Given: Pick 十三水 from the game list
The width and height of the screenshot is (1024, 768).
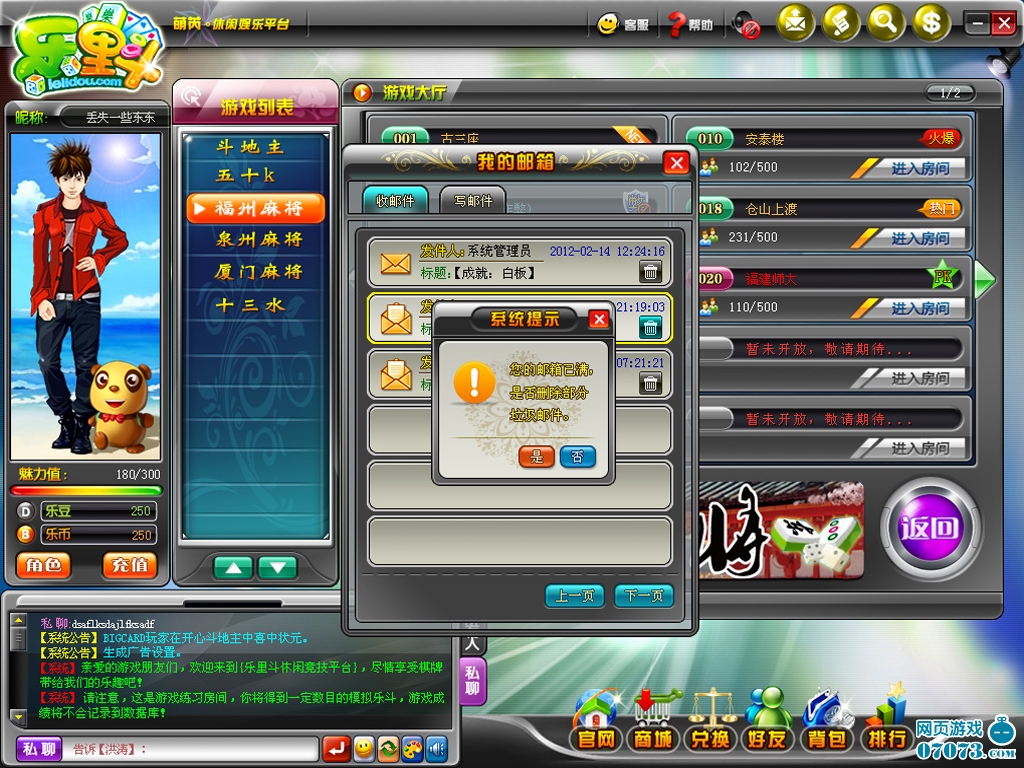Looking at the screenshot, I should [x=251, y=304].
